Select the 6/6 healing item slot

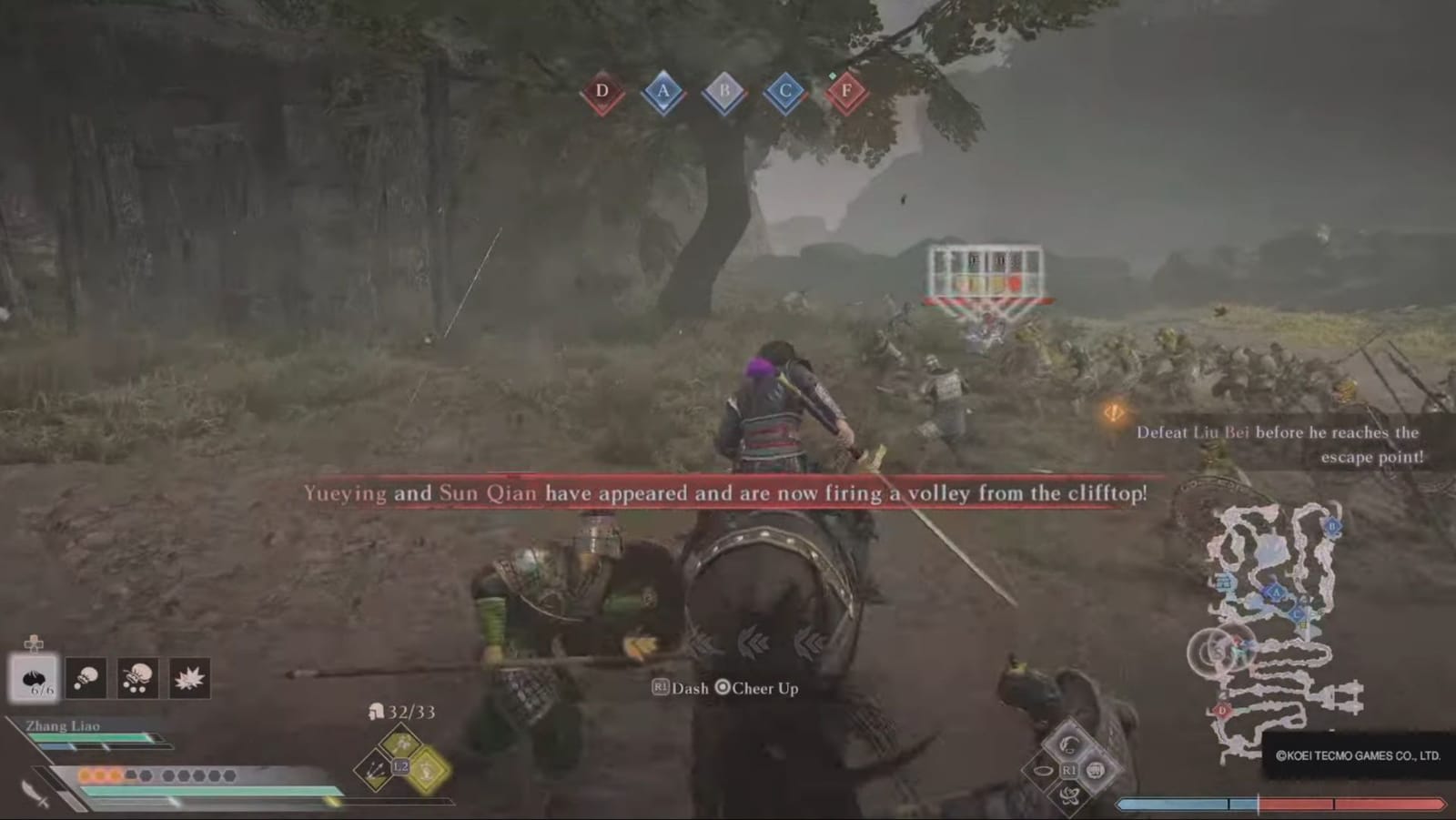(x=34, y=678)
